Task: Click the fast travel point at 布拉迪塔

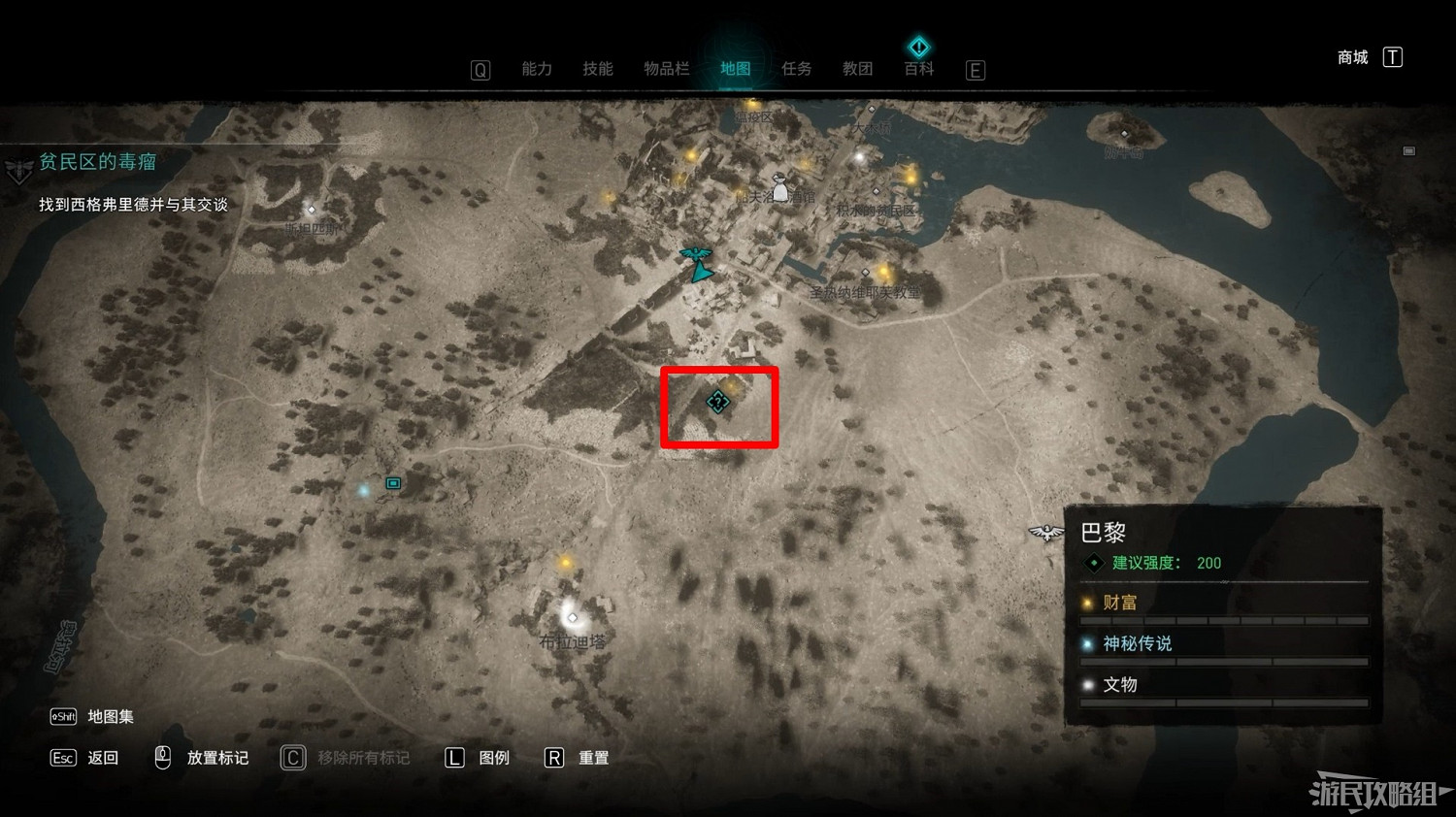Action: [571, 617]
